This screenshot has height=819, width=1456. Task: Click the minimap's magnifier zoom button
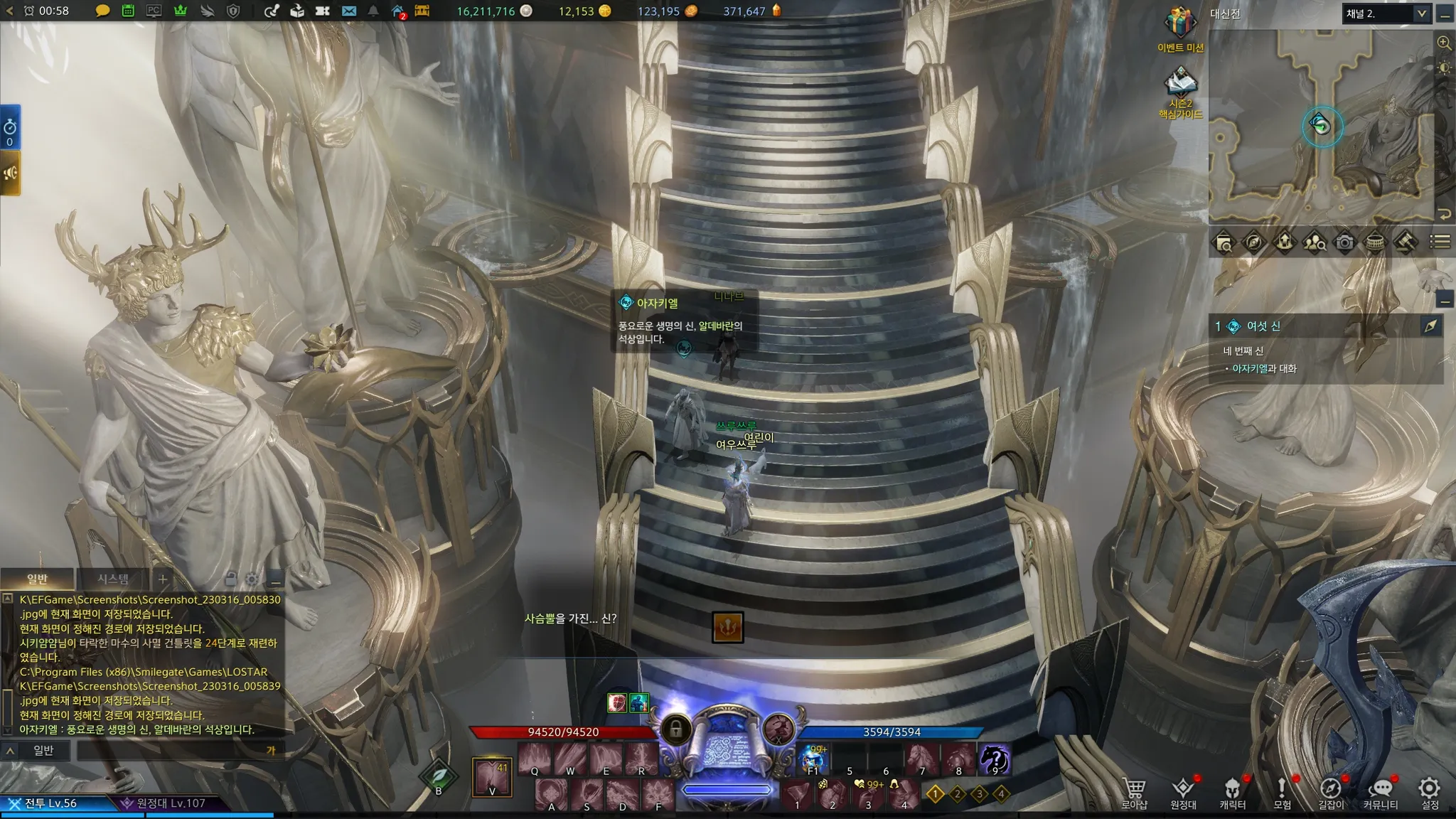[x=1444, y=43]
